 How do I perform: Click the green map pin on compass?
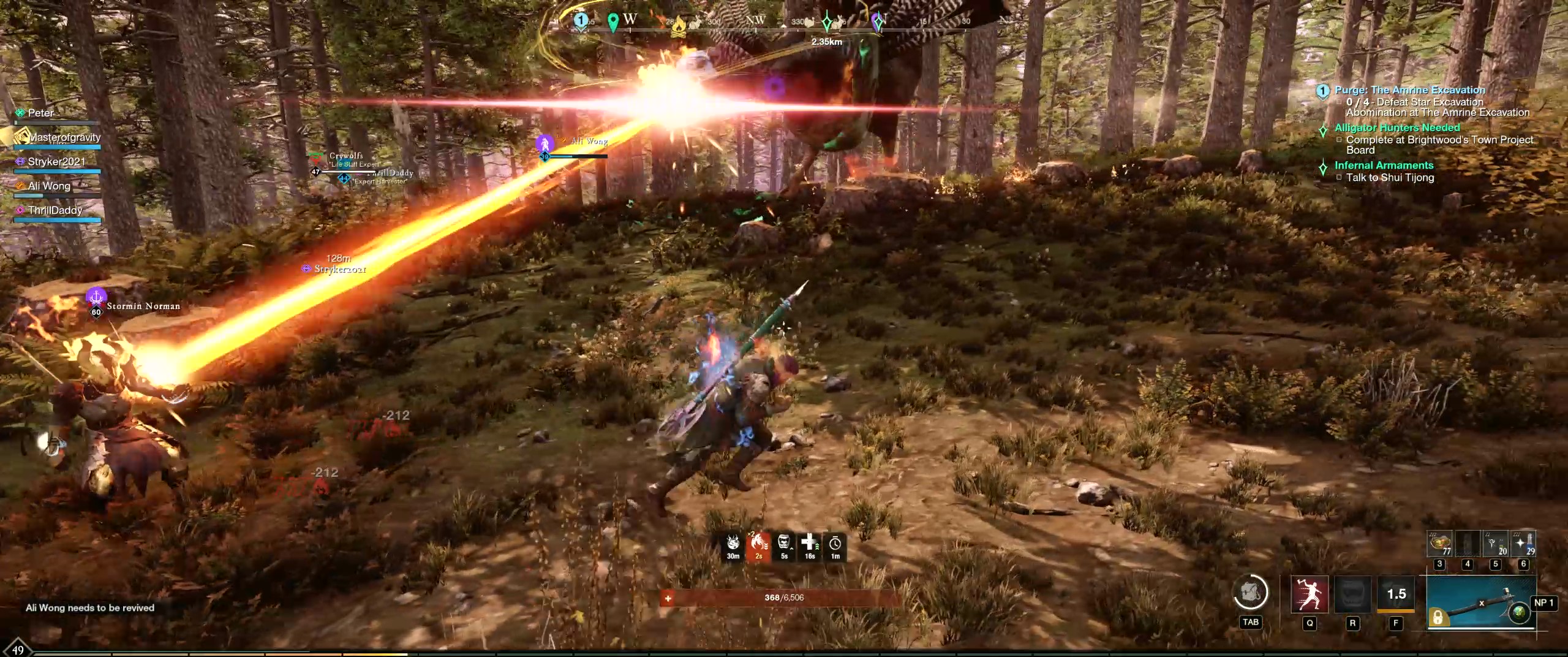612,23
